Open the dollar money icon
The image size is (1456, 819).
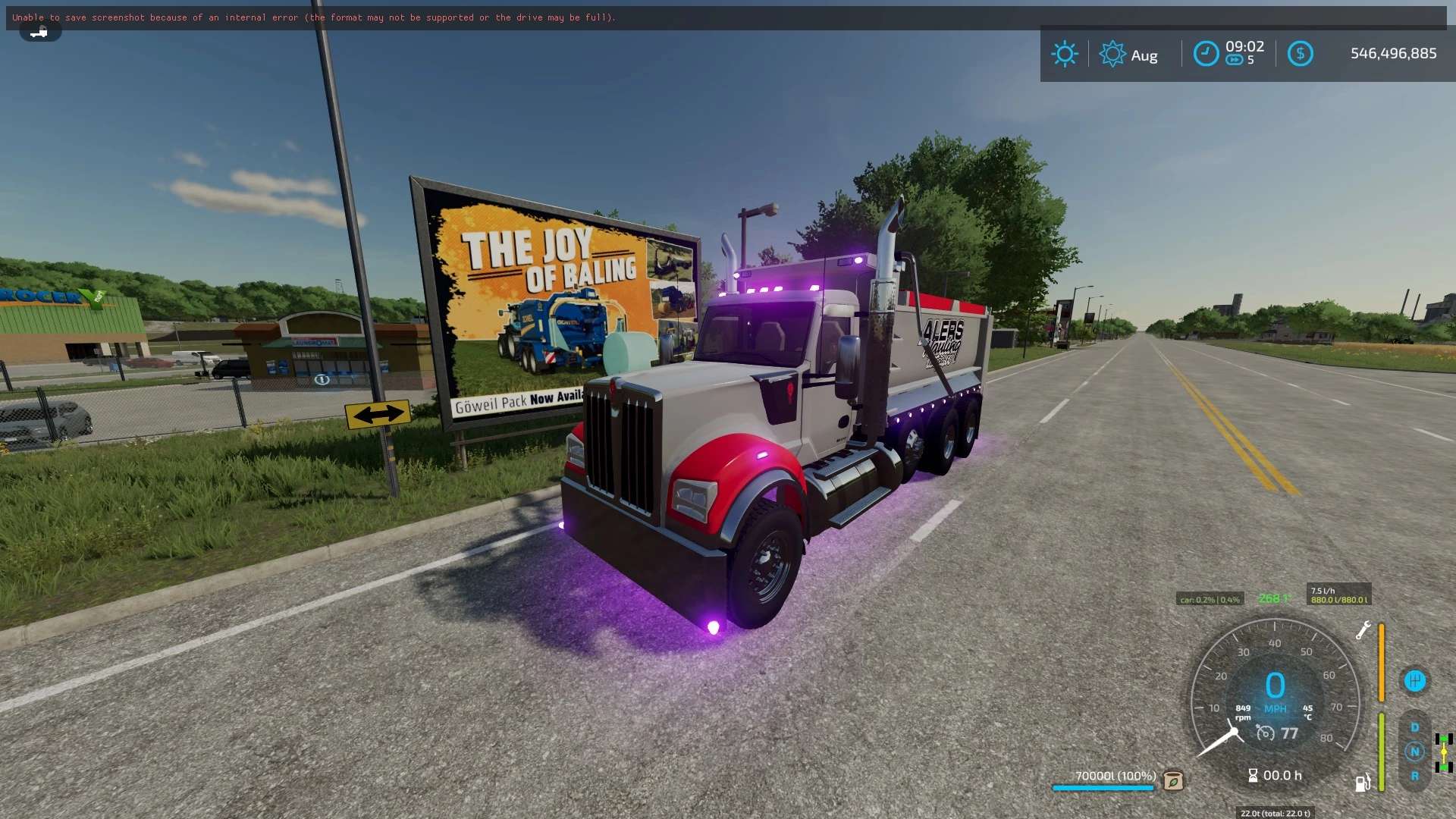click(1300, 54)
